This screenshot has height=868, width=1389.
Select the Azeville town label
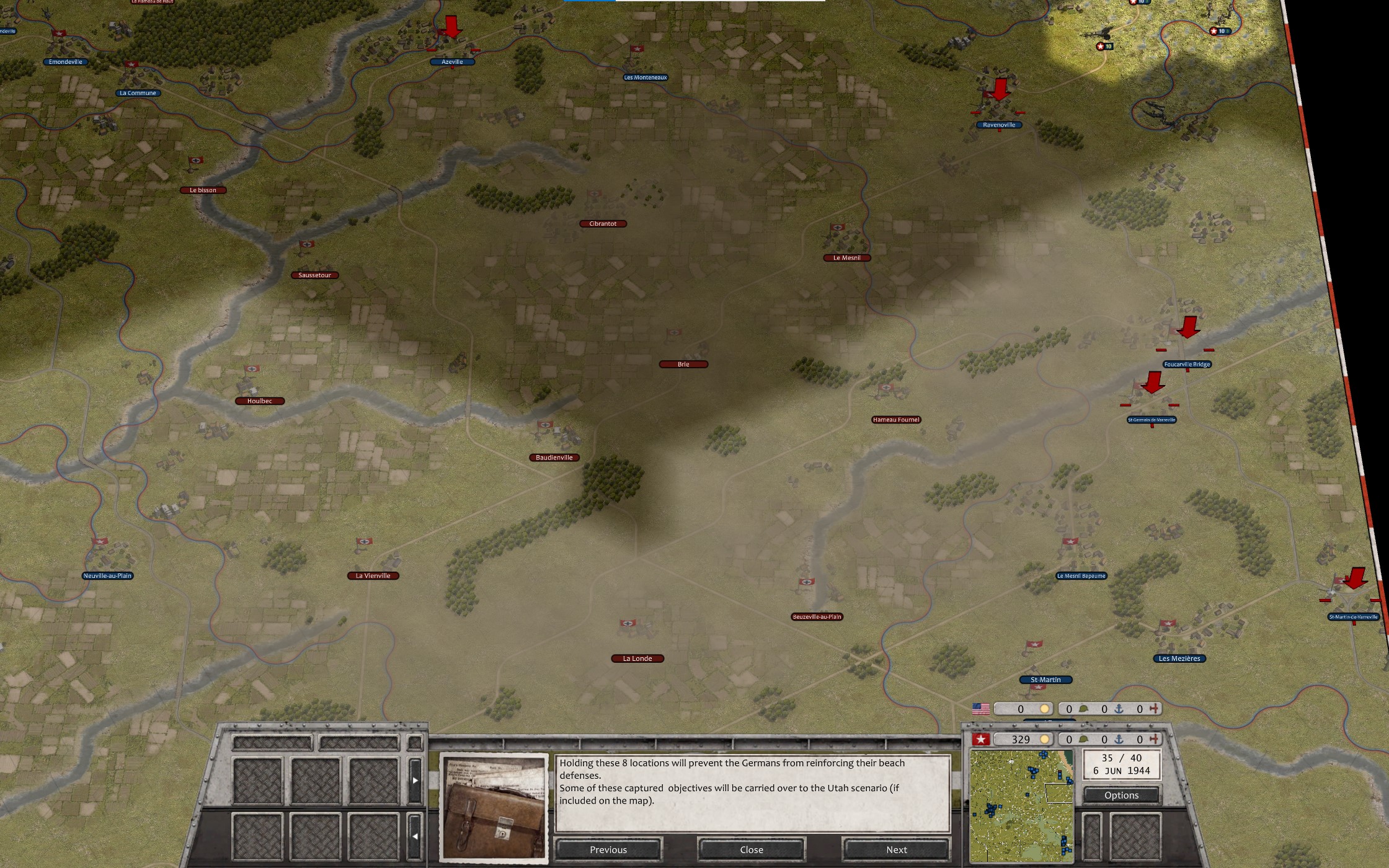tap(451, 61)
